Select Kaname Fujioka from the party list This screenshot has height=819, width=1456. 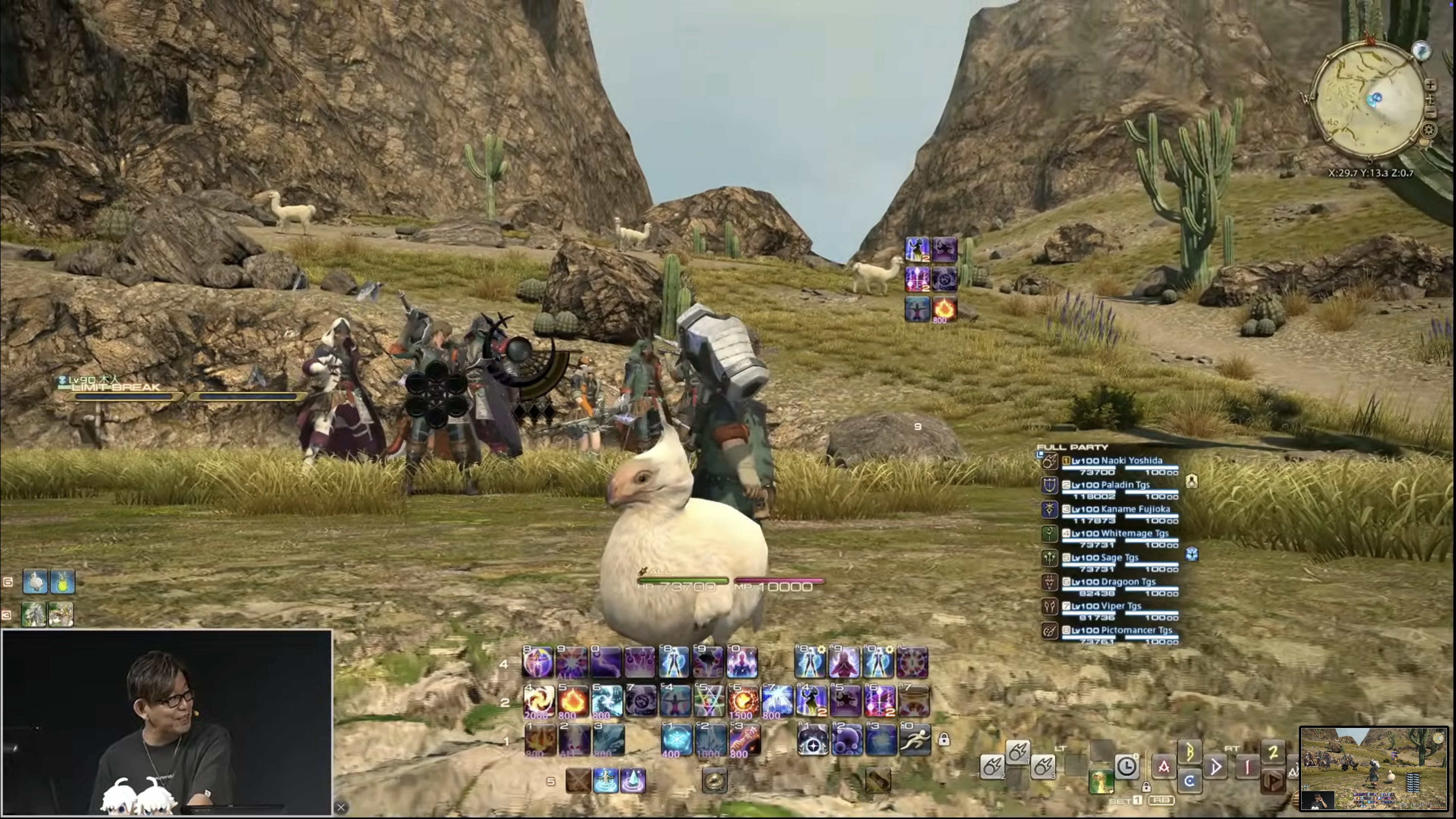(x=1120, y=509)
